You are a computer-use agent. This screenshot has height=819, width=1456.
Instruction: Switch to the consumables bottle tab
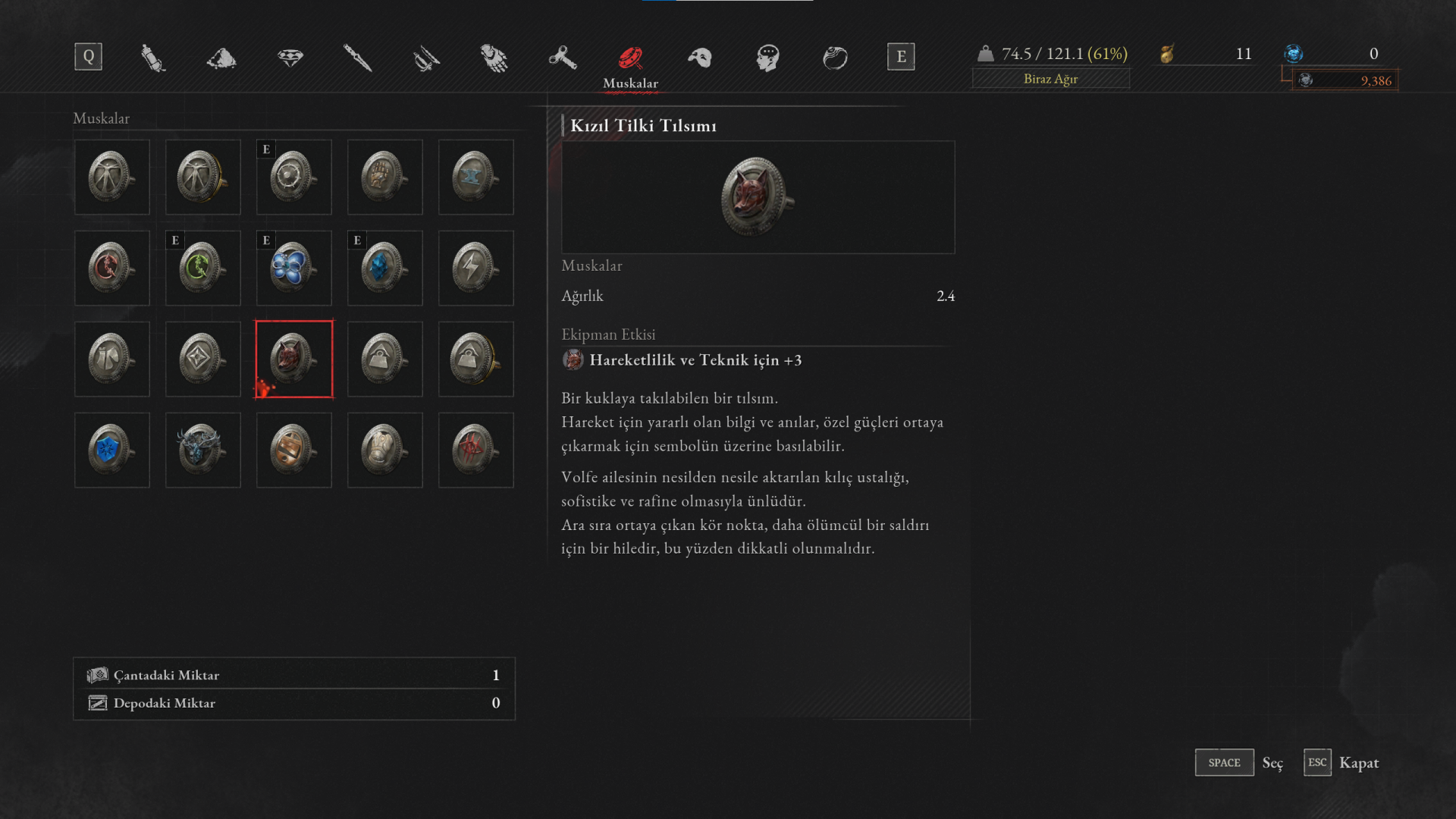pos(153,58)
